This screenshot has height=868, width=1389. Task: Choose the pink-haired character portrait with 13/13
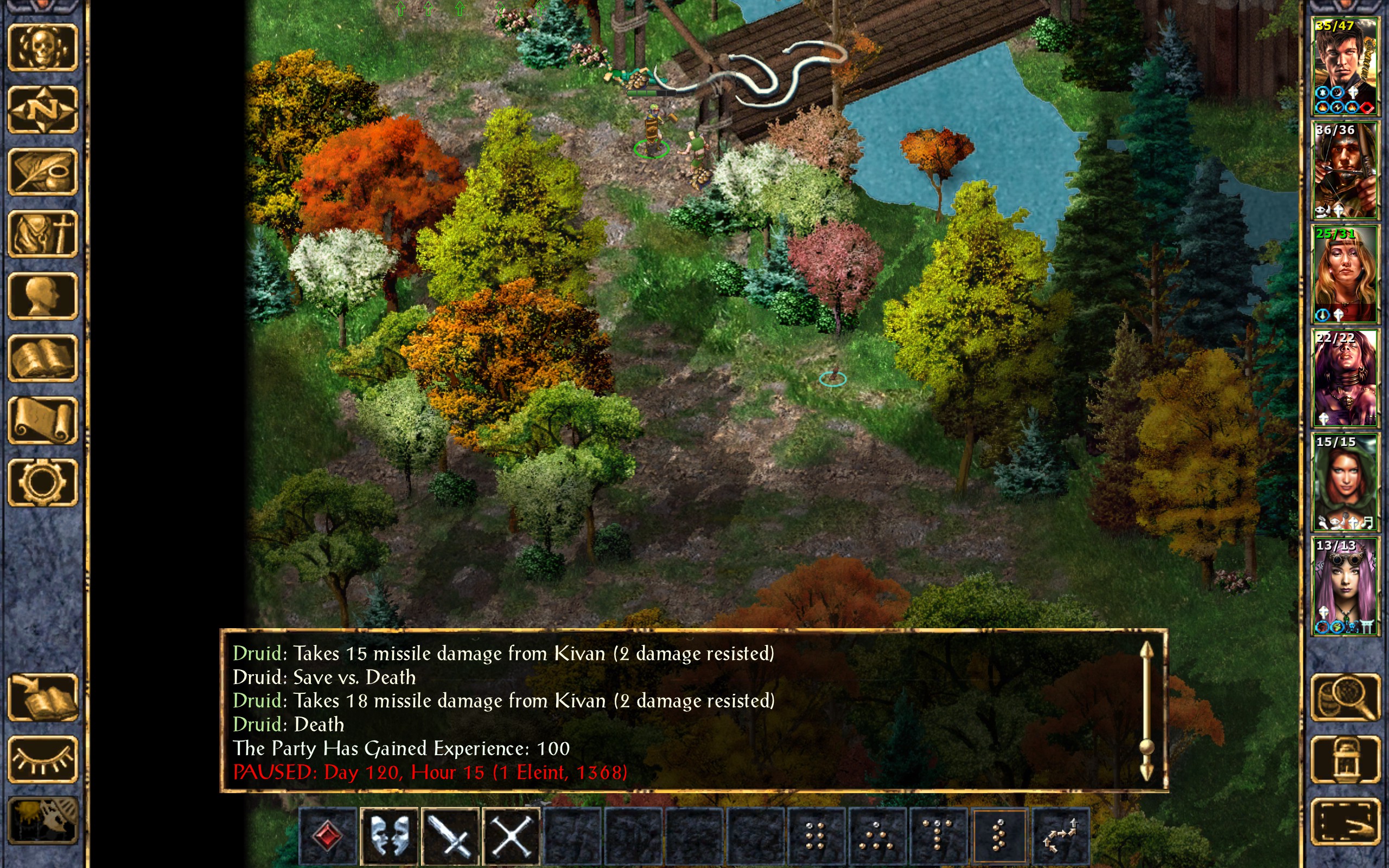click(1345, 586)
